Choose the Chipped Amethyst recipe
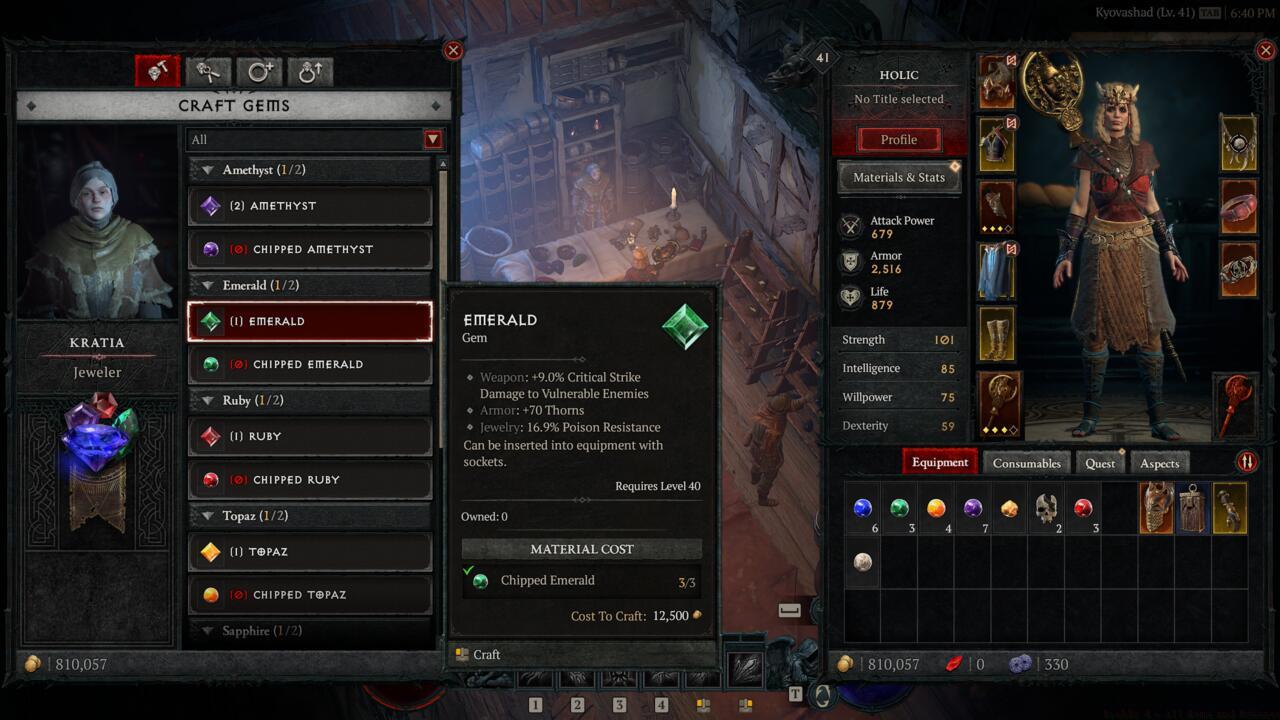This screenshot has width=1280, height=720. (x=310, y=249)
